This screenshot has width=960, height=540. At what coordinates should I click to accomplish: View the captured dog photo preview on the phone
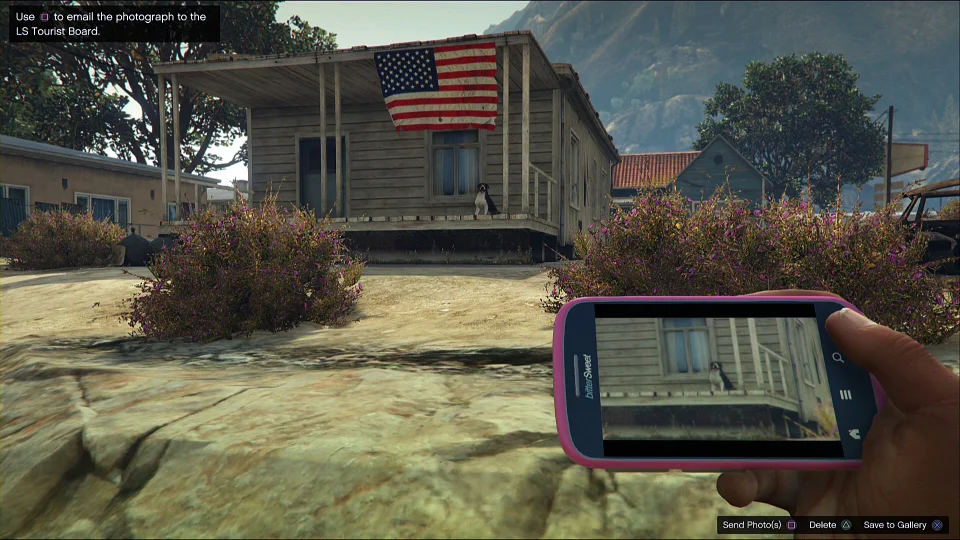tap(716, 378)
